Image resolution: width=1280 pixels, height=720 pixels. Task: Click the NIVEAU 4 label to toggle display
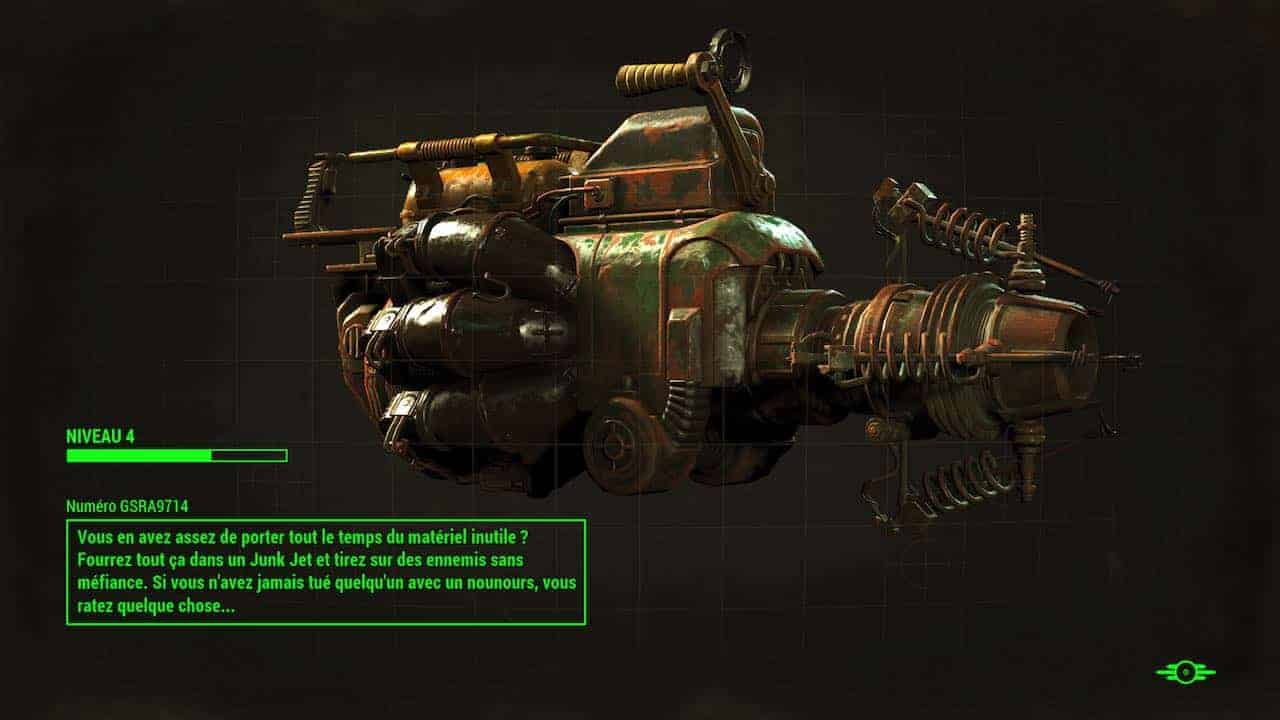(100, 438)
